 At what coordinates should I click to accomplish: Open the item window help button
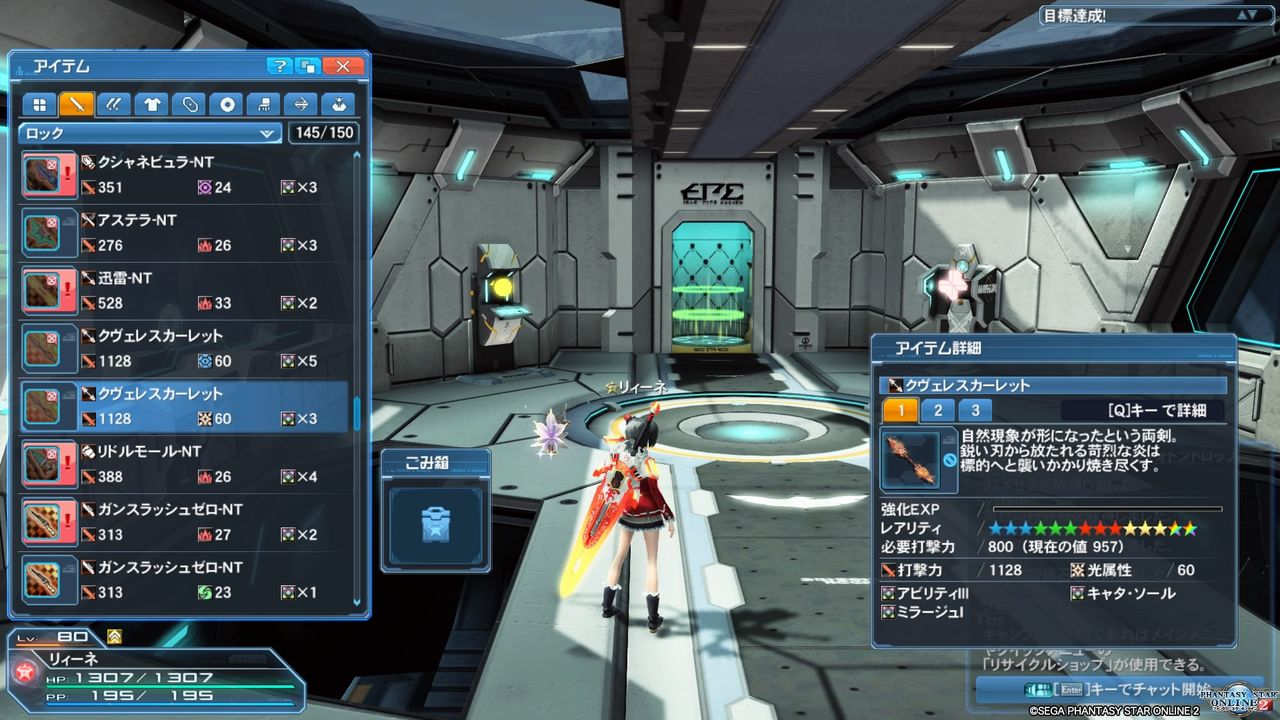pyautogui.click(x=280, y=66)
